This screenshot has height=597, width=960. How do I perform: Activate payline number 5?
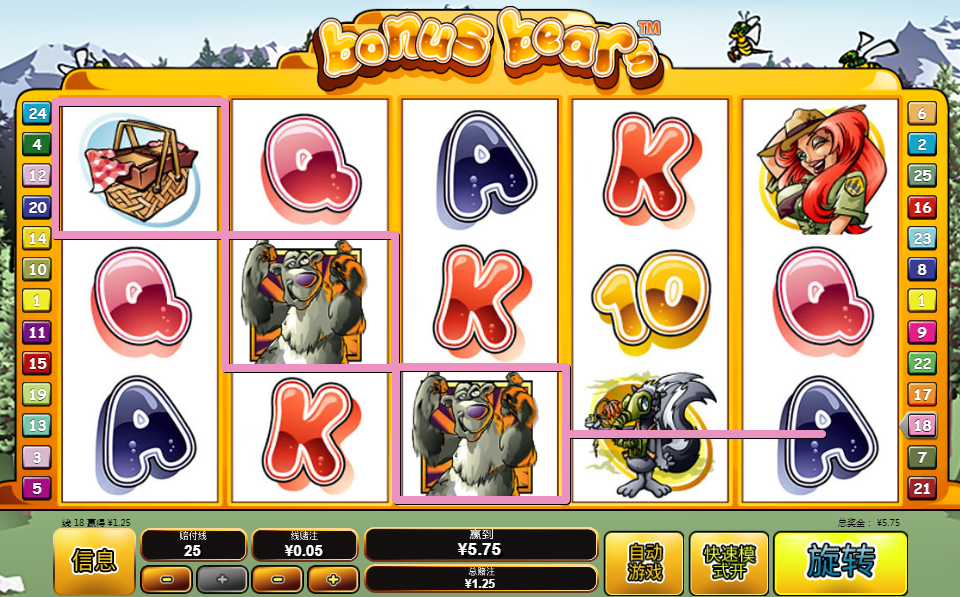coord(36,488)
